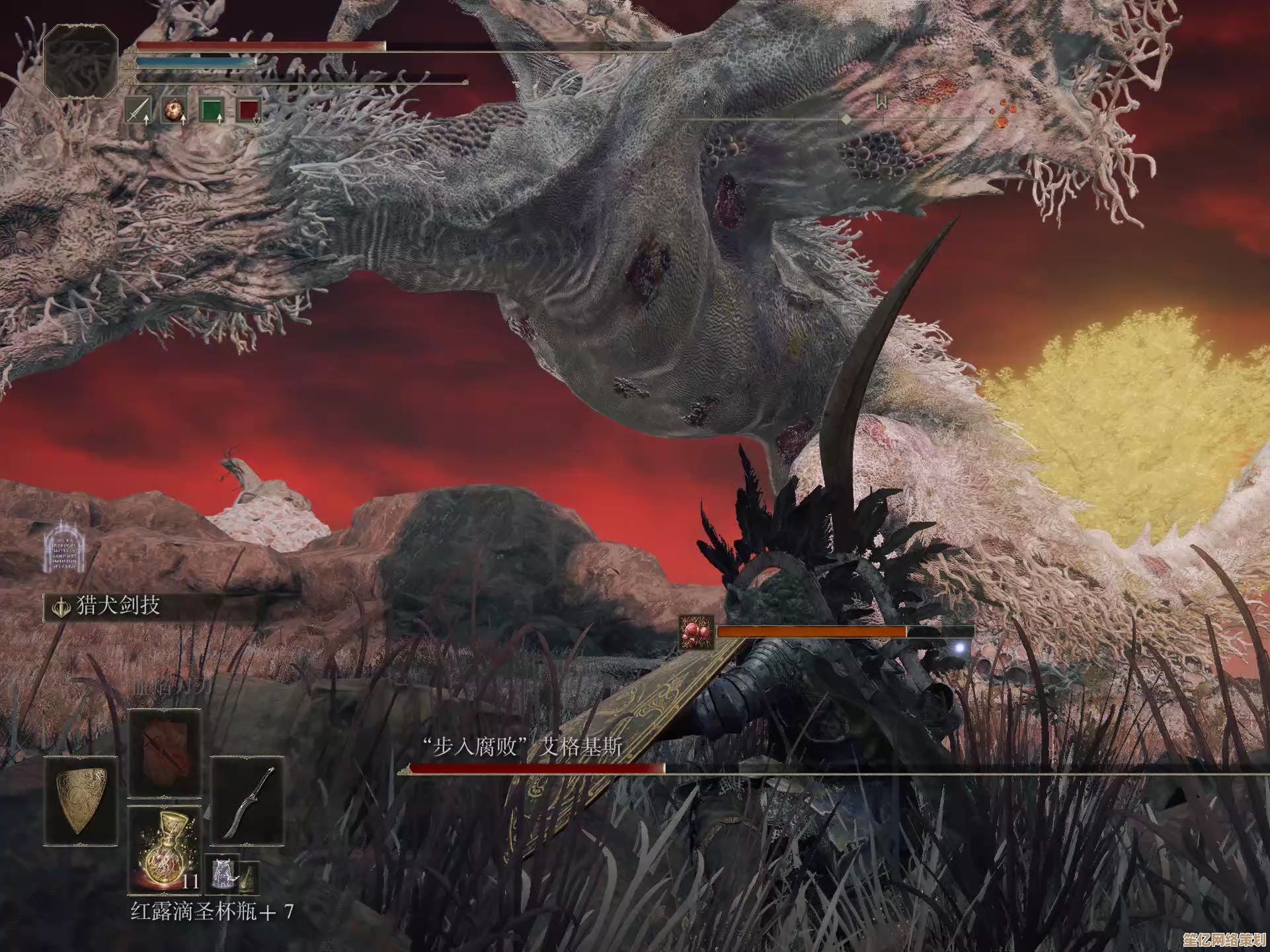Click the character portrait frame
Viewport: 1270px width, 952px height.
click(81, 61)
